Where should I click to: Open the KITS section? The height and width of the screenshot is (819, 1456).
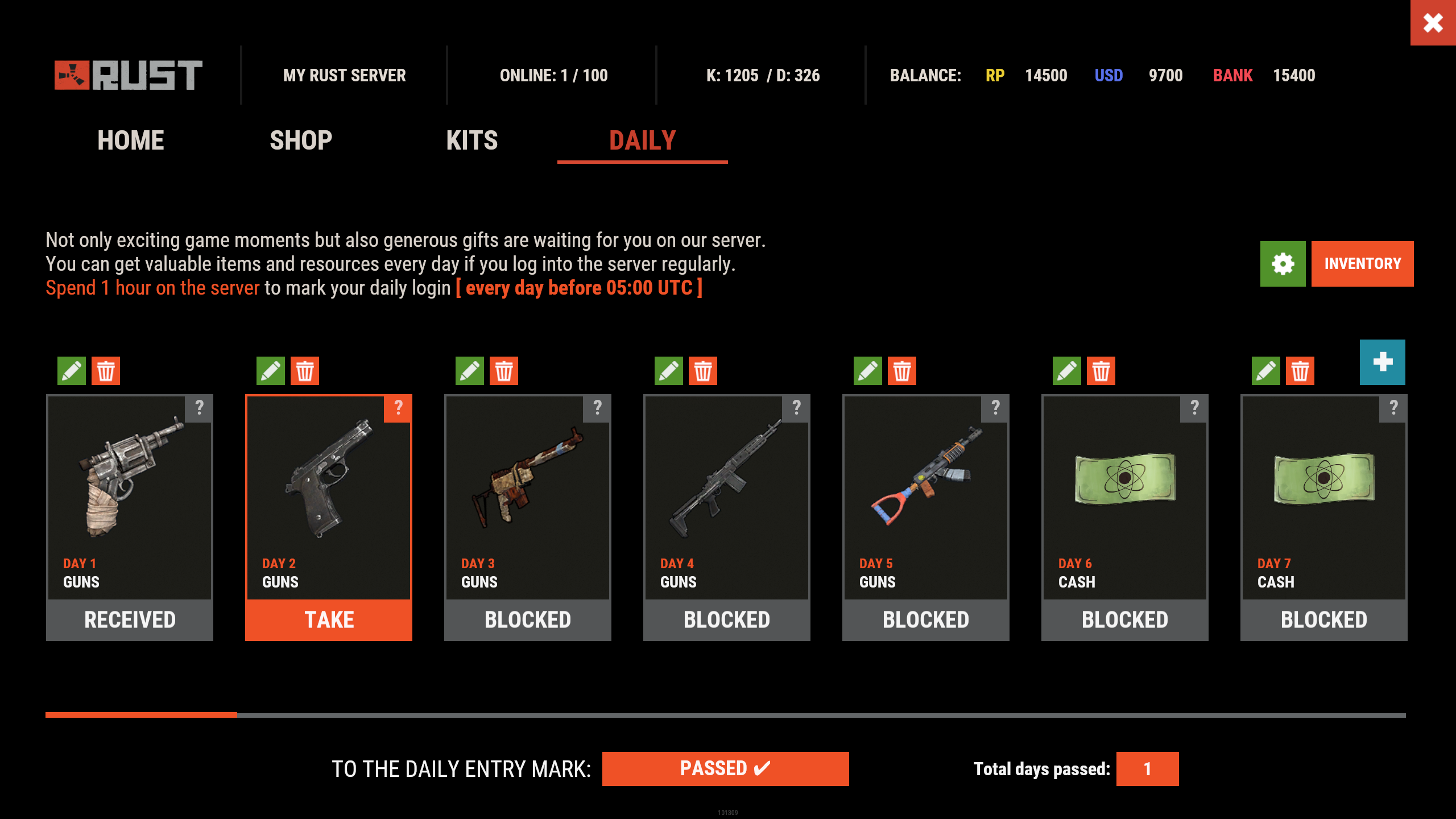click(x=472, y=140)
